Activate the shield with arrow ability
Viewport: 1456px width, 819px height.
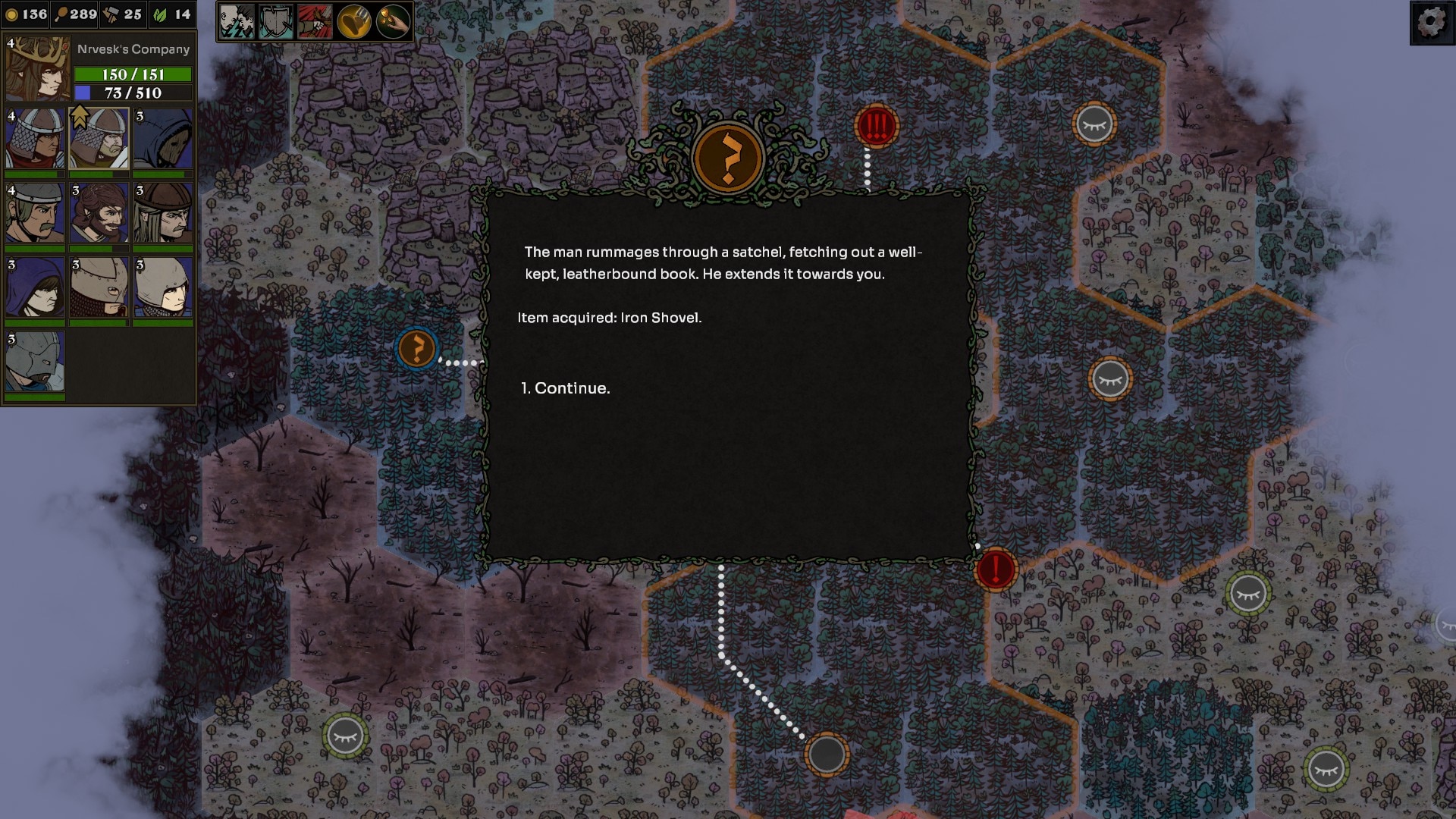tap(276, 21)
